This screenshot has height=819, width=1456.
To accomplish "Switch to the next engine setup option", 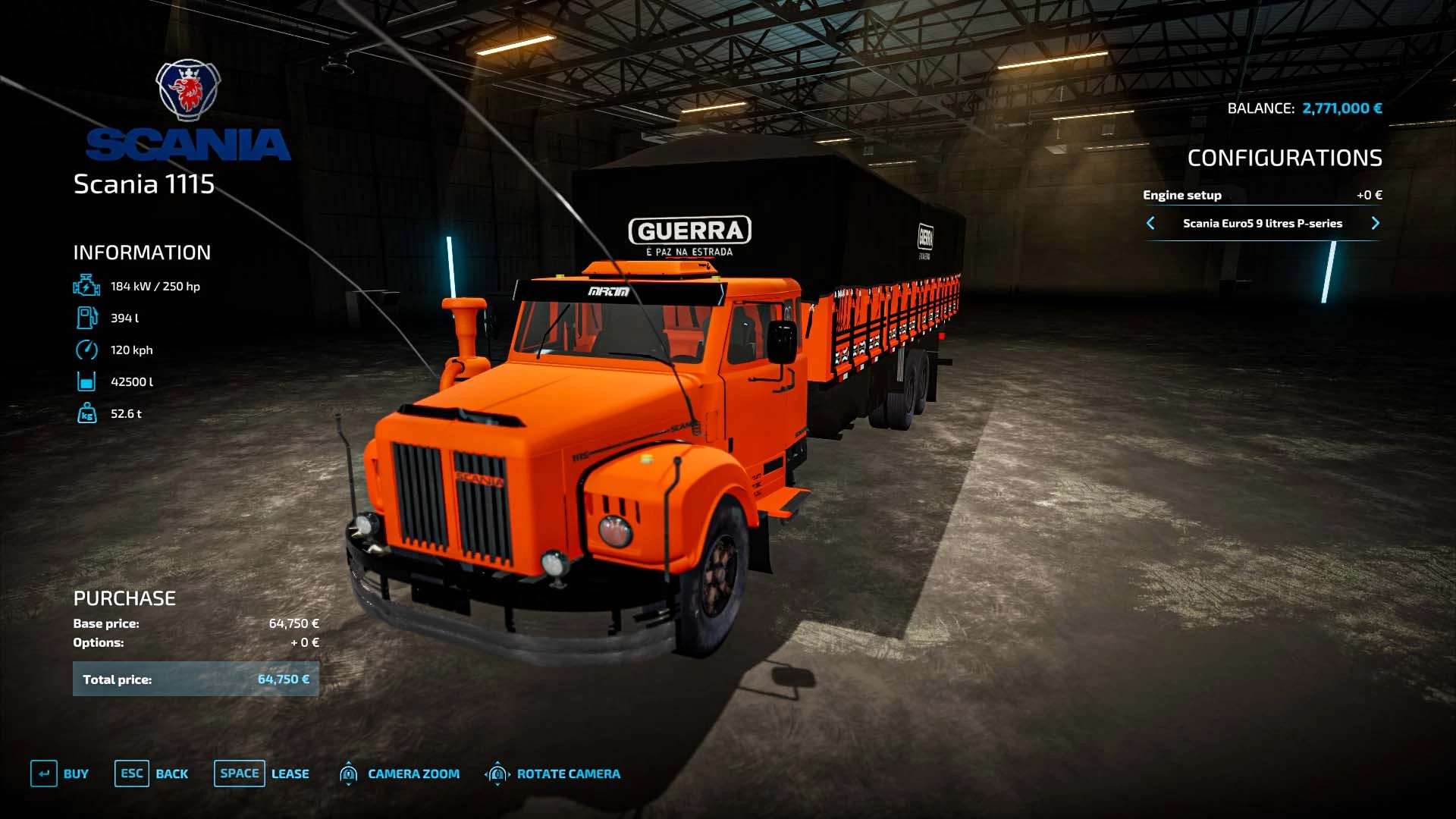I will pyautogui.click(x=1375, y=223).
